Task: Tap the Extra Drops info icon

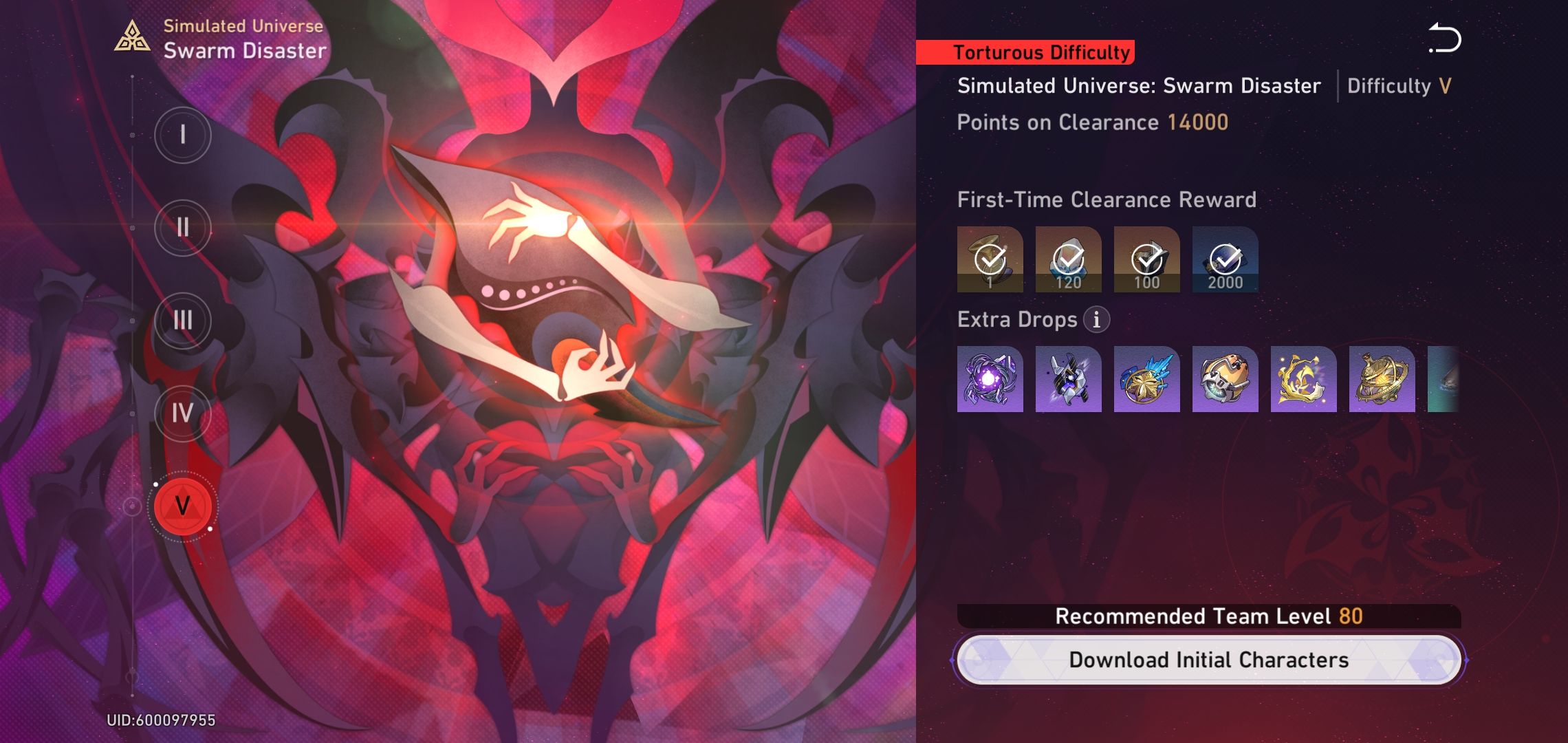Action: click(1096, 319)
